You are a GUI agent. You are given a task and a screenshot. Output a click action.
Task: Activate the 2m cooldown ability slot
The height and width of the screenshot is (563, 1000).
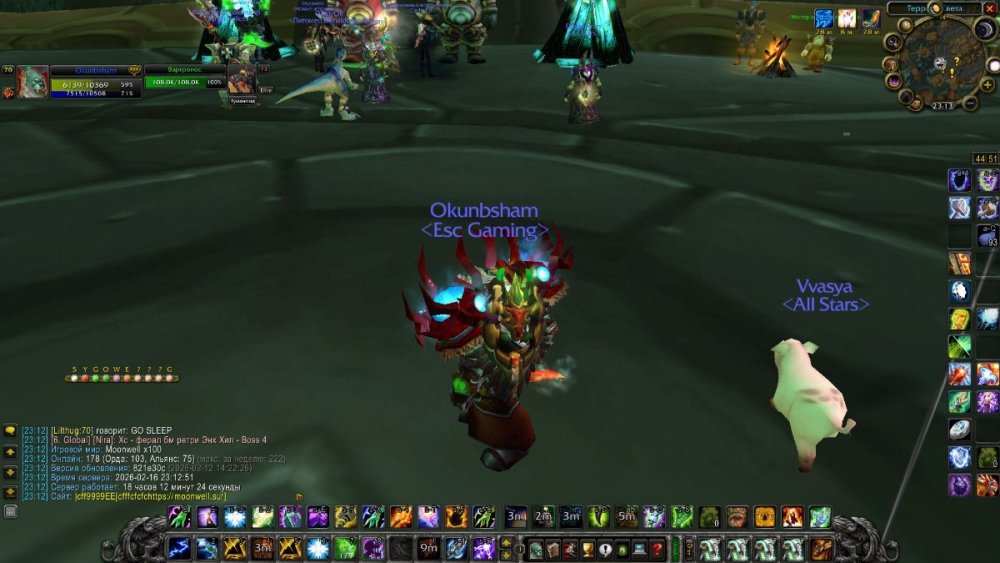543,517
